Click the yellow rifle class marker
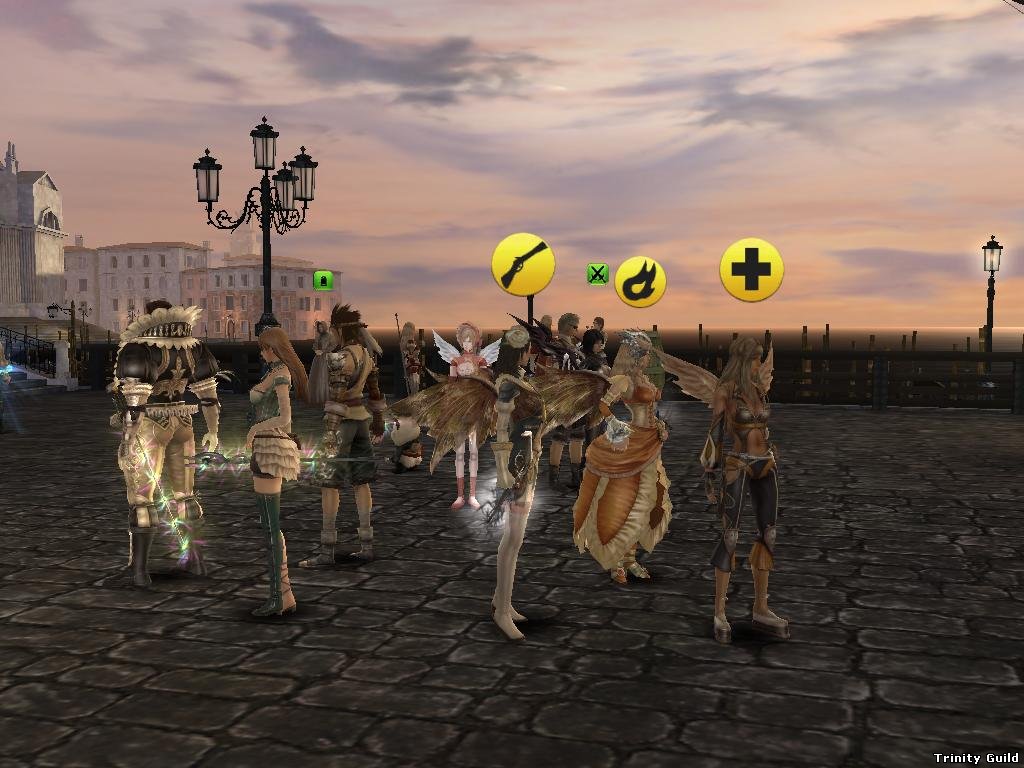This screenshot has width=1024, height=768. pyautogui.click(x=523, y=264)
